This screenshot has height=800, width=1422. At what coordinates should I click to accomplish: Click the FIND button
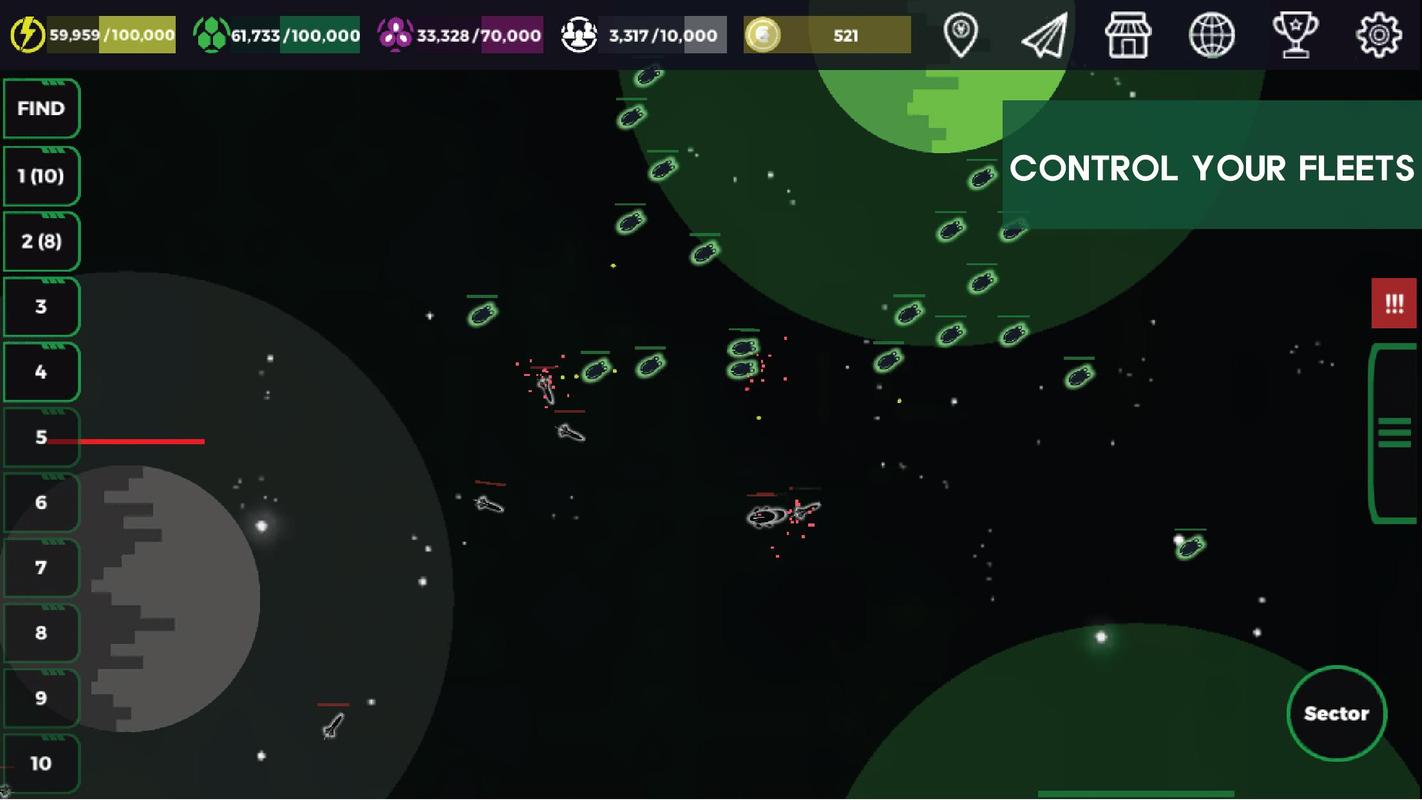[41, 109]
